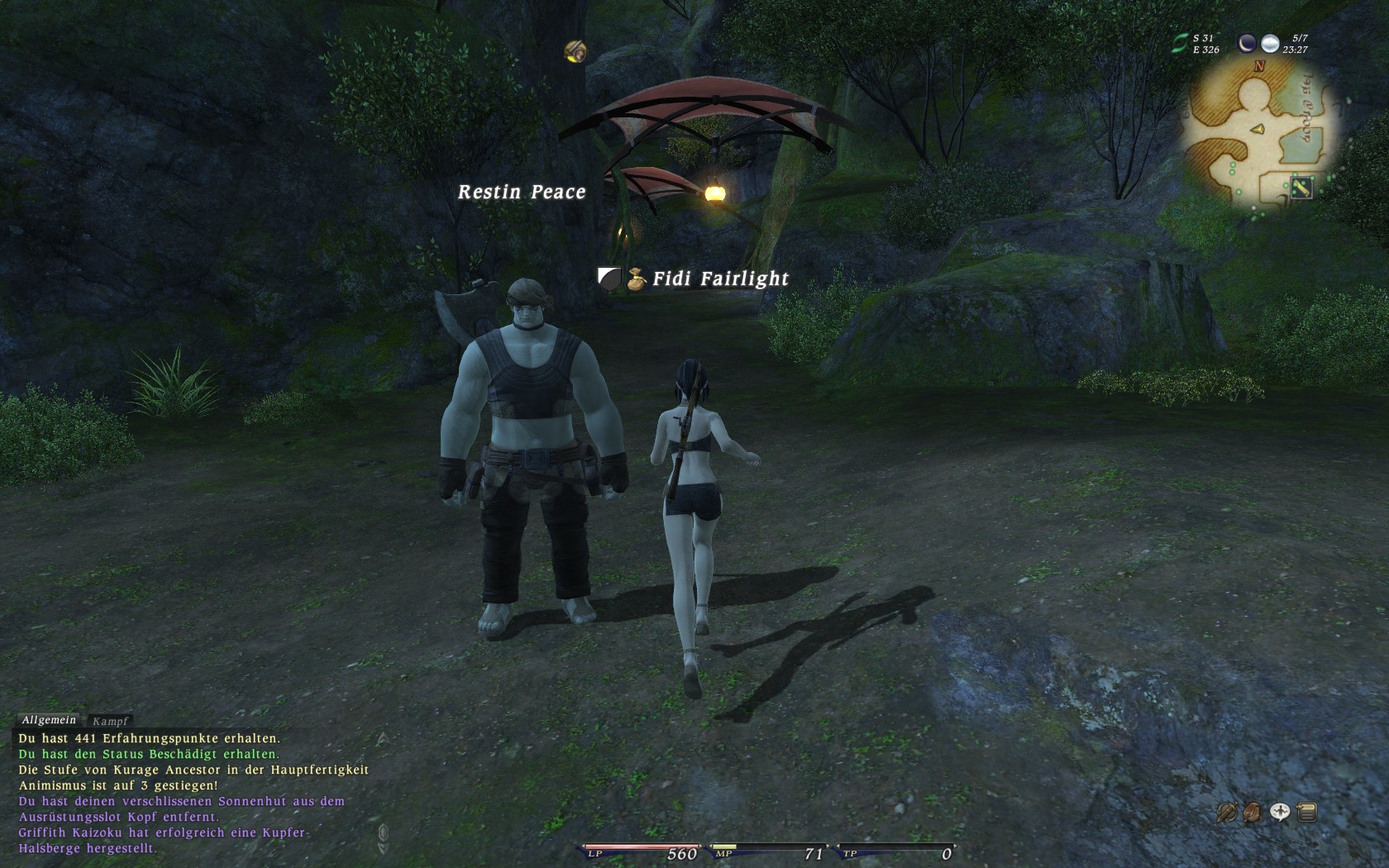
Task: Open the main menu list icon
Action: point(1306,813)
